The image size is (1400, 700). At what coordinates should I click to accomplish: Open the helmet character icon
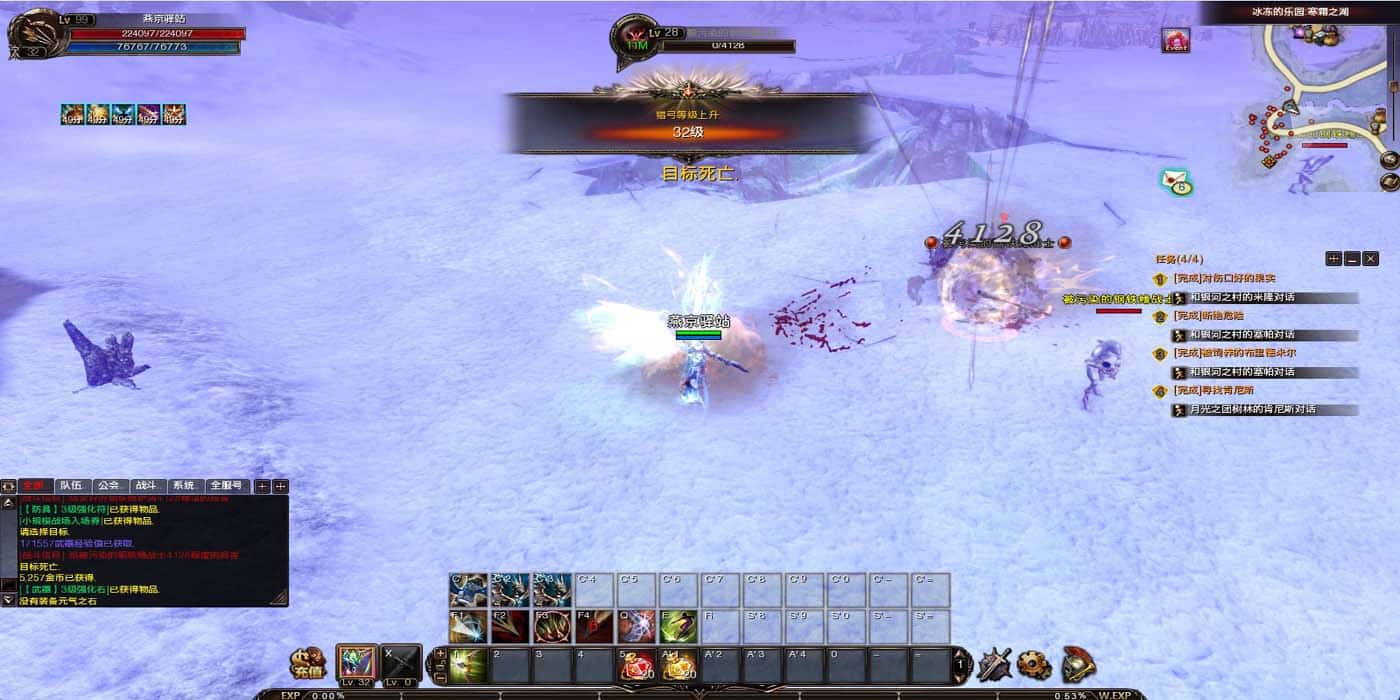(1078, 664)
